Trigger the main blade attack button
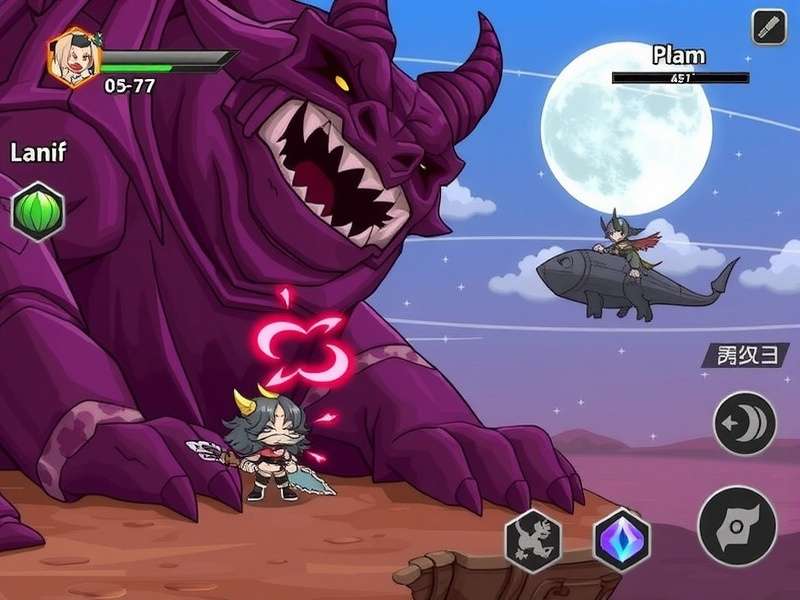This screenshot has height=600, width=800. point(737,525)
